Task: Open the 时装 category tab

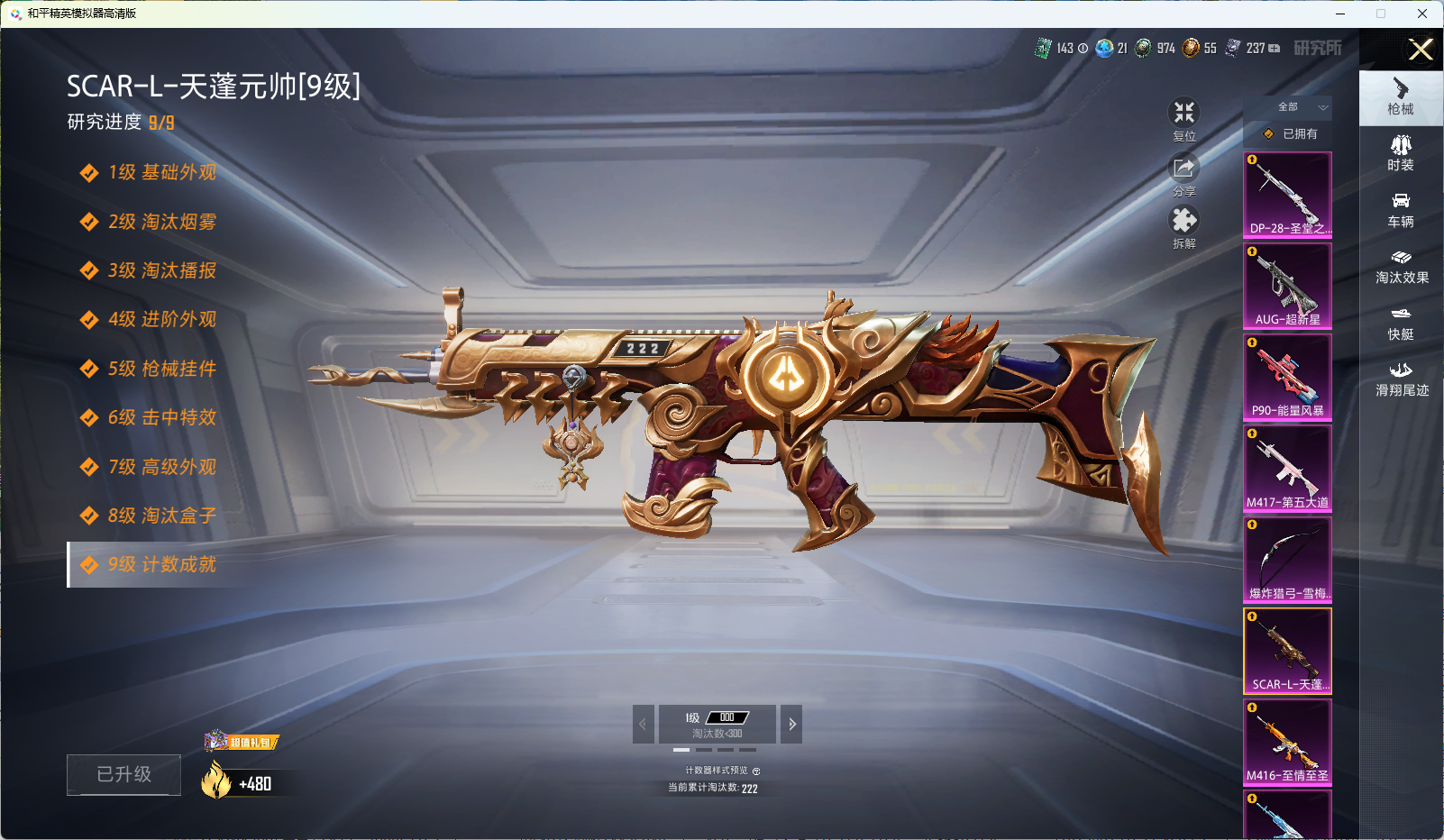Action: tap(1401, 153)
